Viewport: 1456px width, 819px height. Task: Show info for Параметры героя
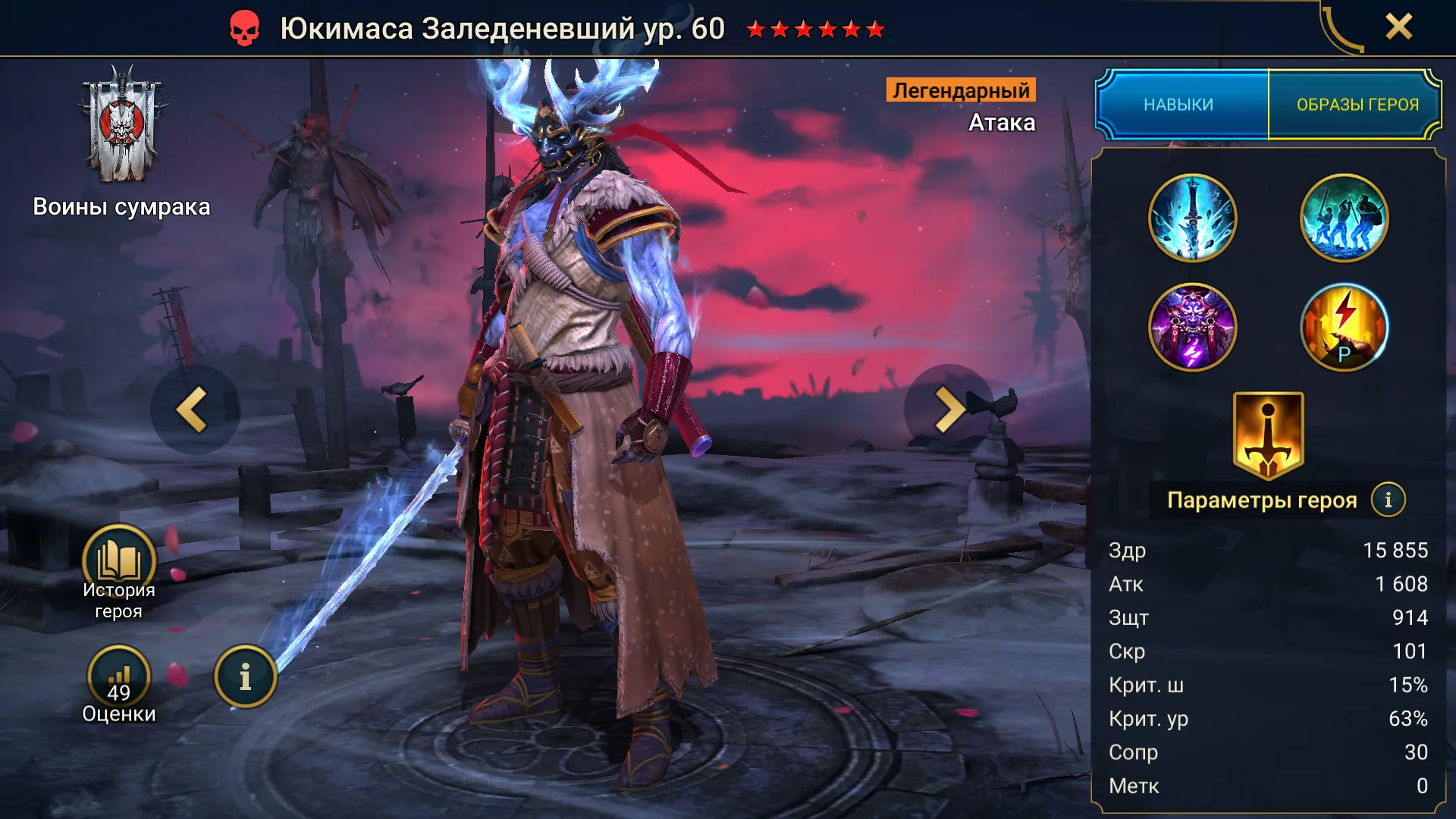(1388, 500)
